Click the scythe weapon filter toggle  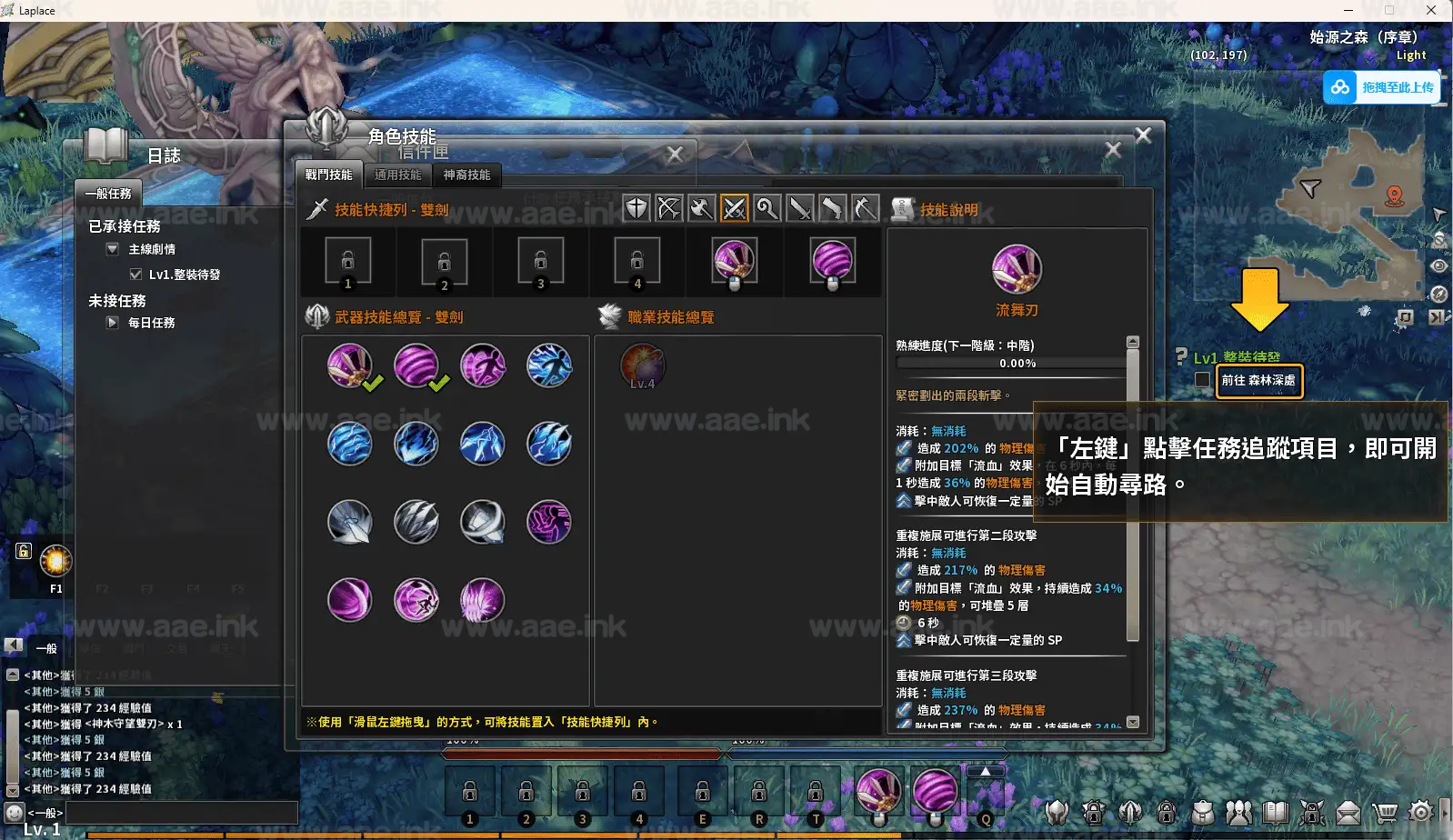pos(865,208)
